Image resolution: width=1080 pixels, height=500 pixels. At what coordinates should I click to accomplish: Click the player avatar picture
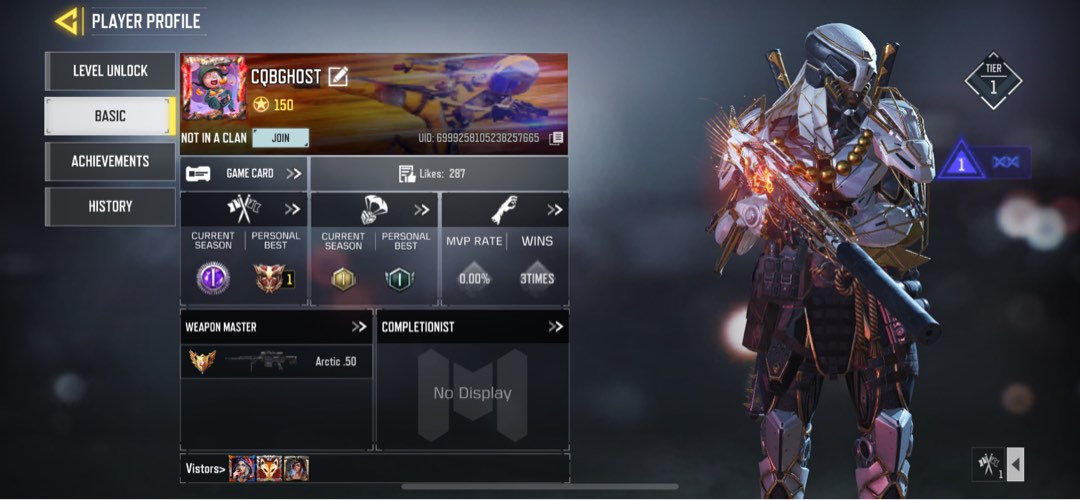[x=213, y=88]
